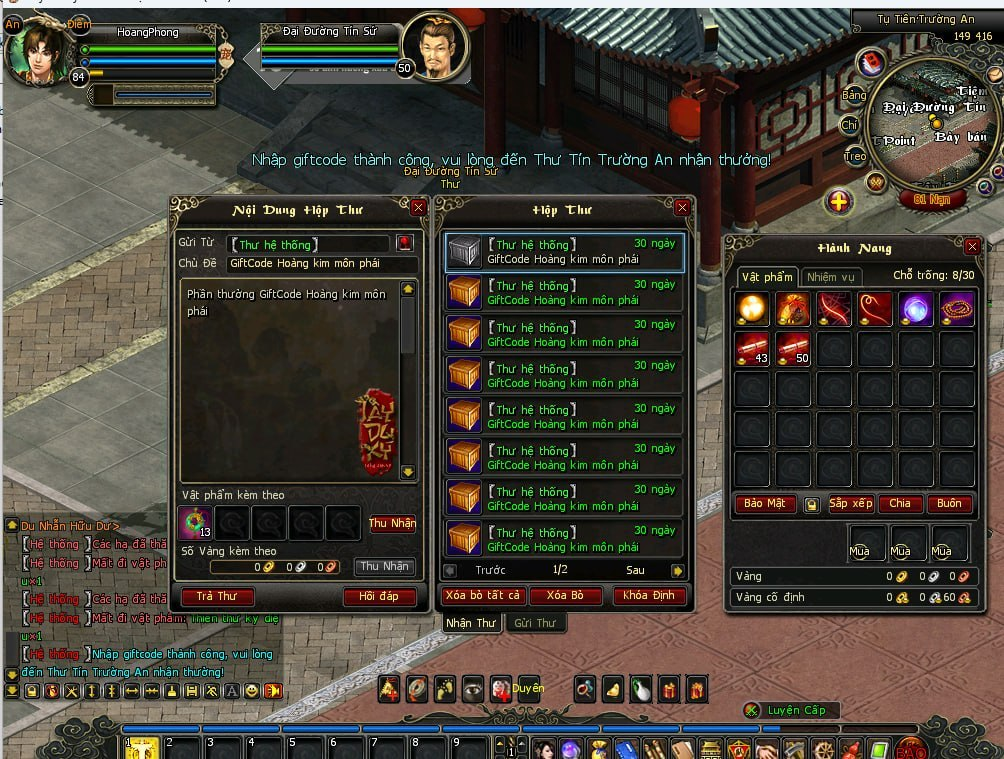Select the first mail with gray chest
Image resolution: width=1004 pixels, height=759 pixels.
tap(564, 253)
